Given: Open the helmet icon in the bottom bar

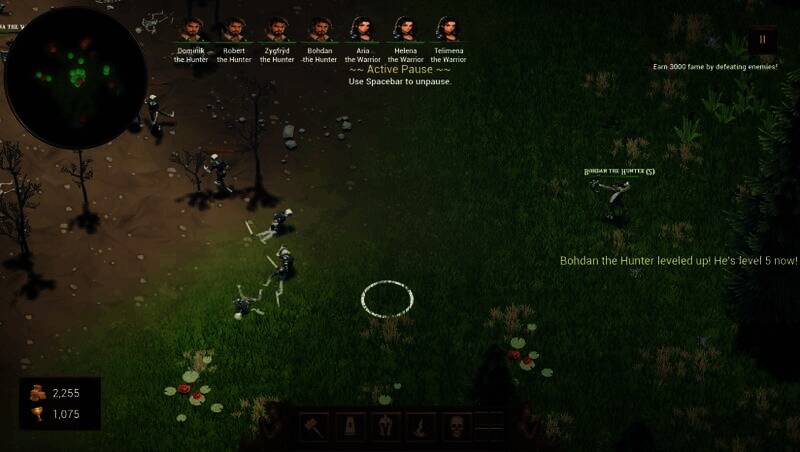Looking at the screenshot, I should (x=386, y=427).
